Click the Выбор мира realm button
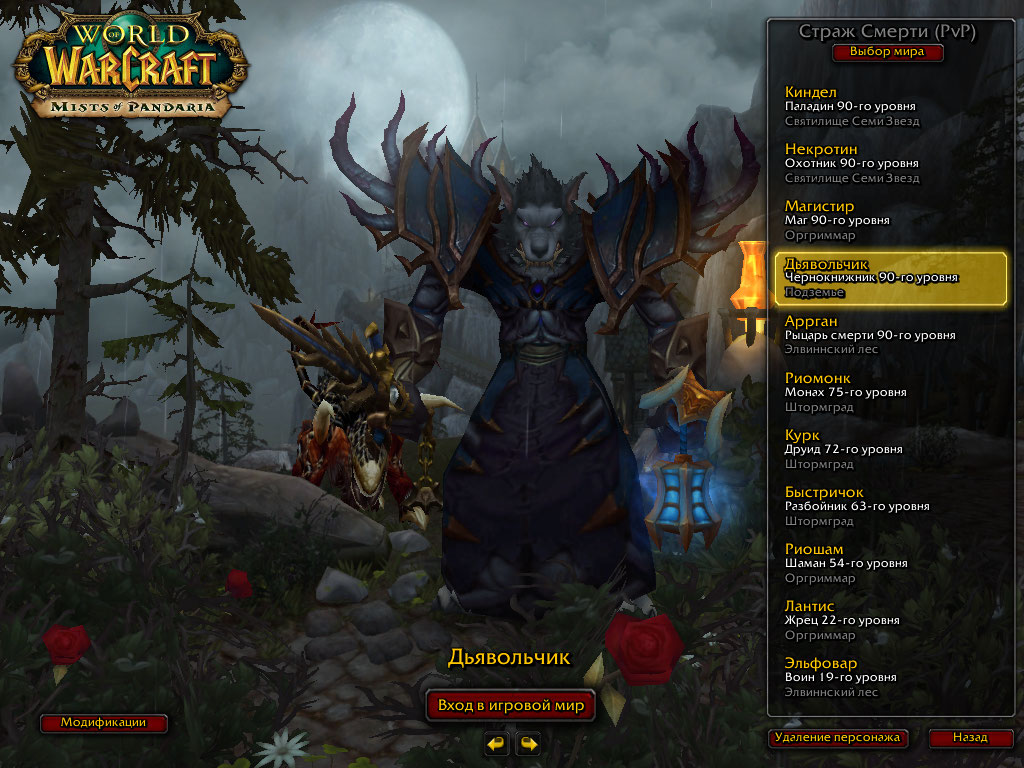Viewport: 1024px width, 768px height. tap(887, 52)
